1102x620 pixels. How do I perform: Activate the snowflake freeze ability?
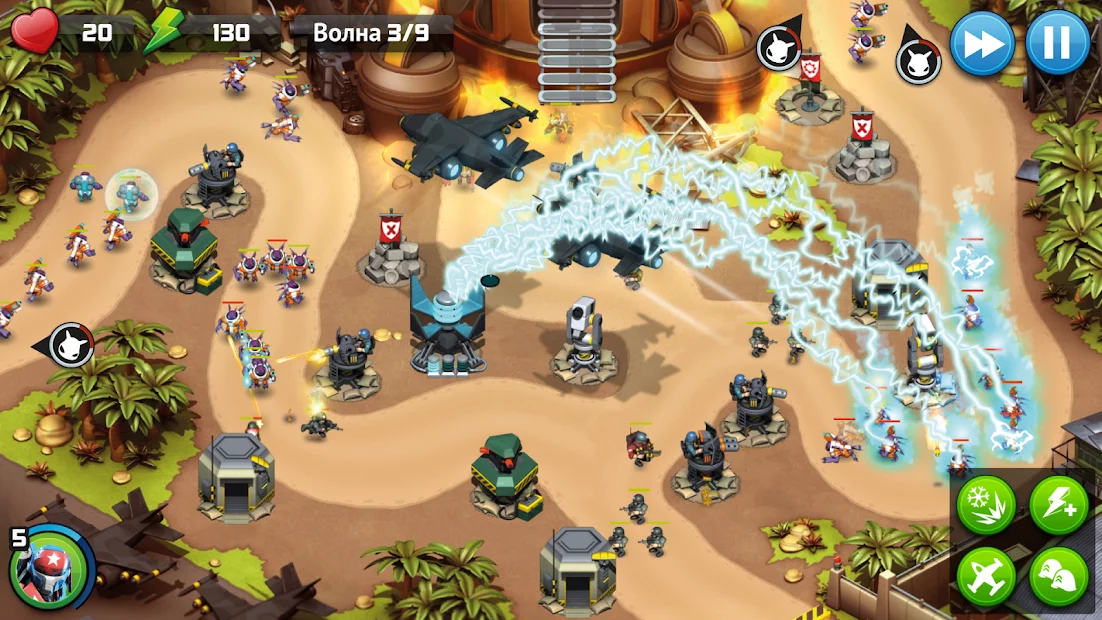986,504
